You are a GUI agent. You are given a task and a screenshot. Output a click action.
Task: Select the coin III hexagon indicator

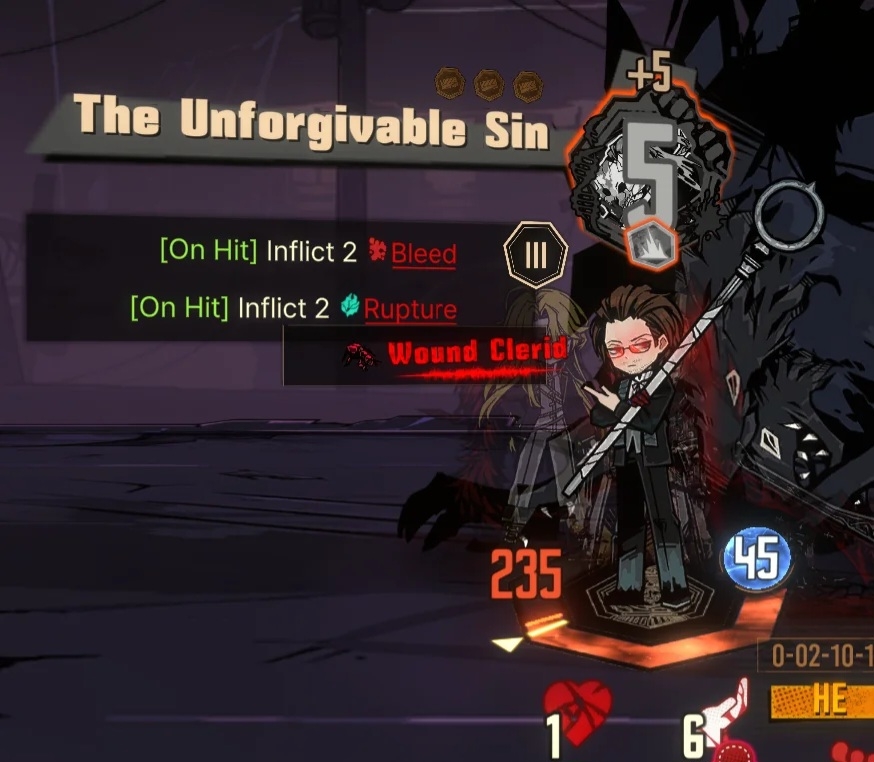coord(536,255)
